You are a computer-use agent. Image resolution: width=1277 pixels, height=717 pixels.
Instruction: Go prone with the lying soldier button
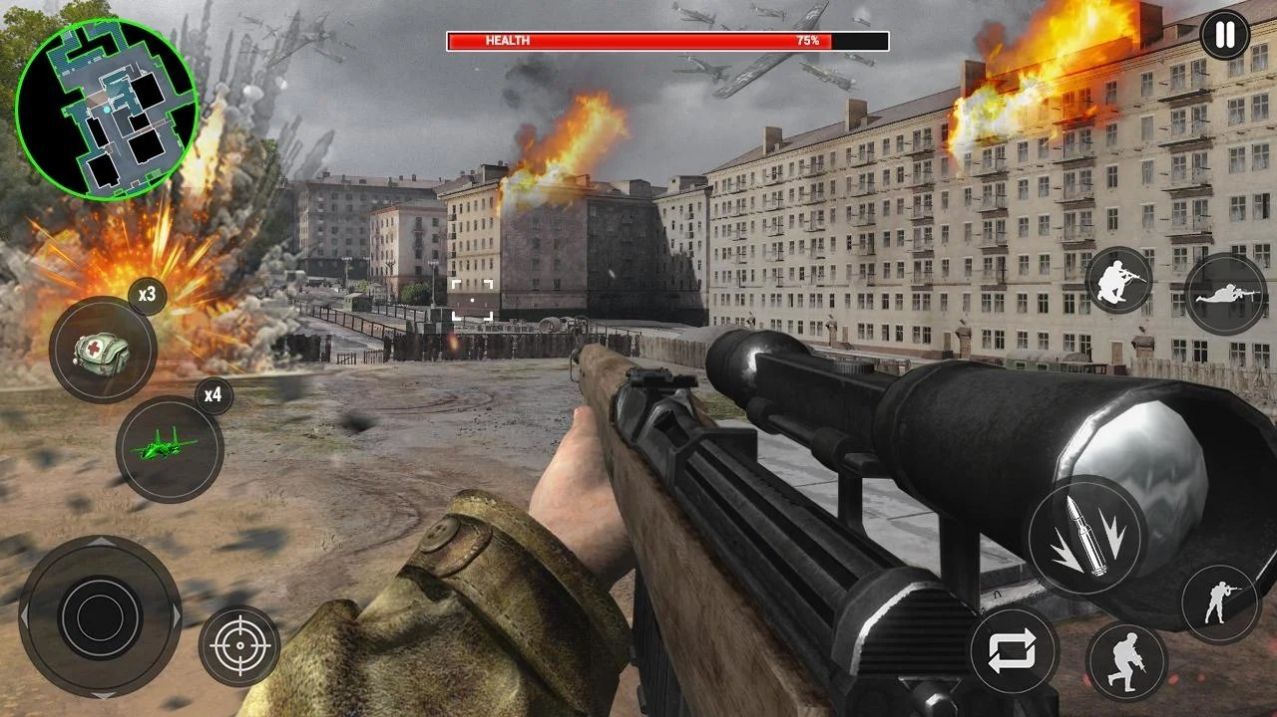click(1225, 294)
